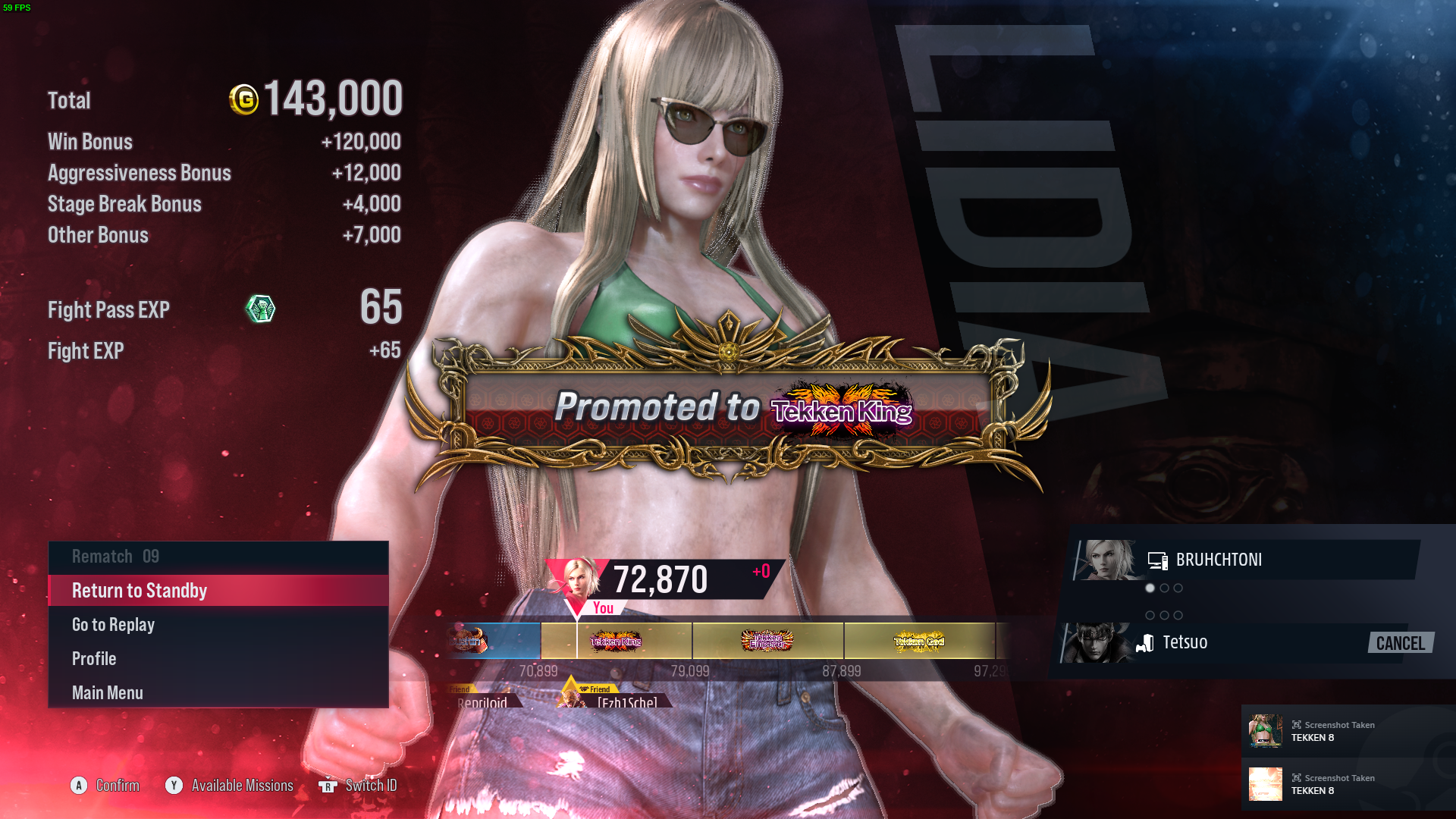Image resolution: width=1456 pixels, height=819 pixels.
Task: Click the PC platform icon next to BRUHCHTONI
Action: coord(1158,560)
